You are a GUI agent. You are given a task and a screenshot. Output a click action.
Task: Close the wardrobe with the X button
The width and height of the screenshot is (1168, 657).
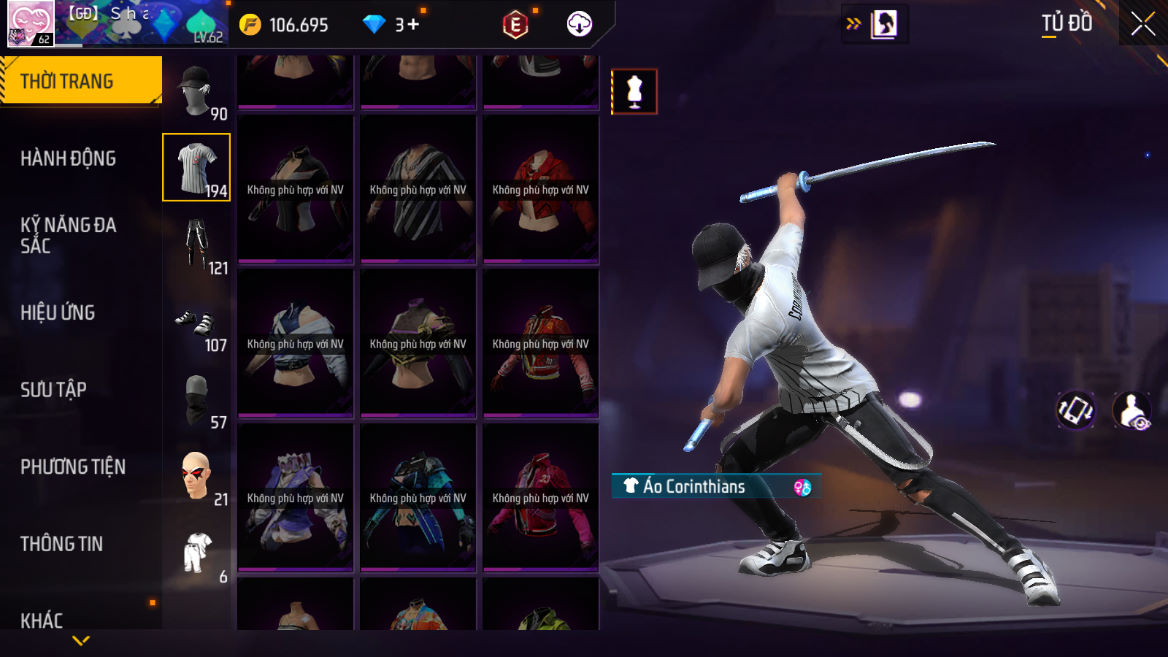(1143, 25)
